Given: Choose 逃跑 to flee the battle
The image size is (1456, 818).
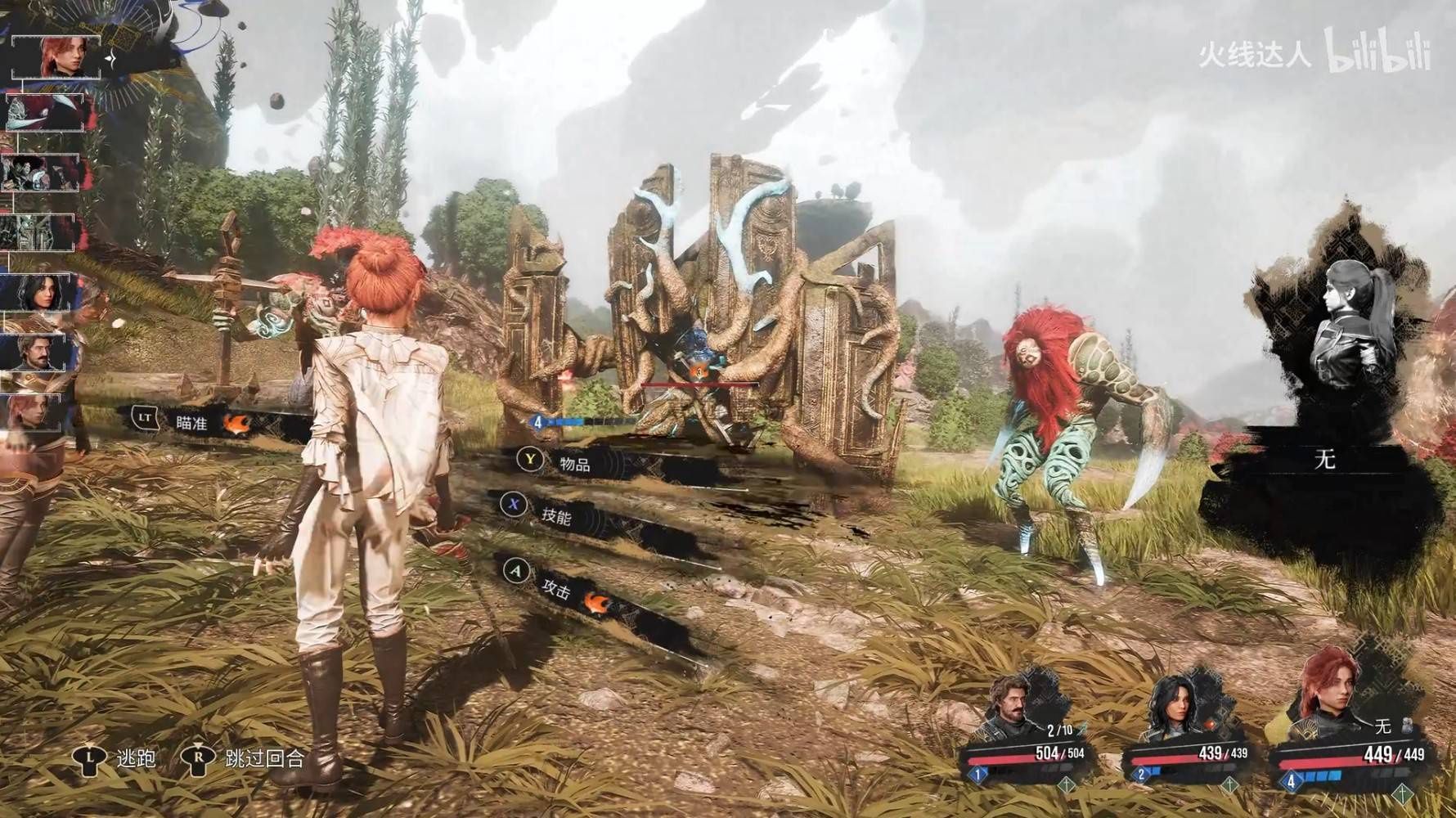Looking at the screenshot, I should coord(136,758).
